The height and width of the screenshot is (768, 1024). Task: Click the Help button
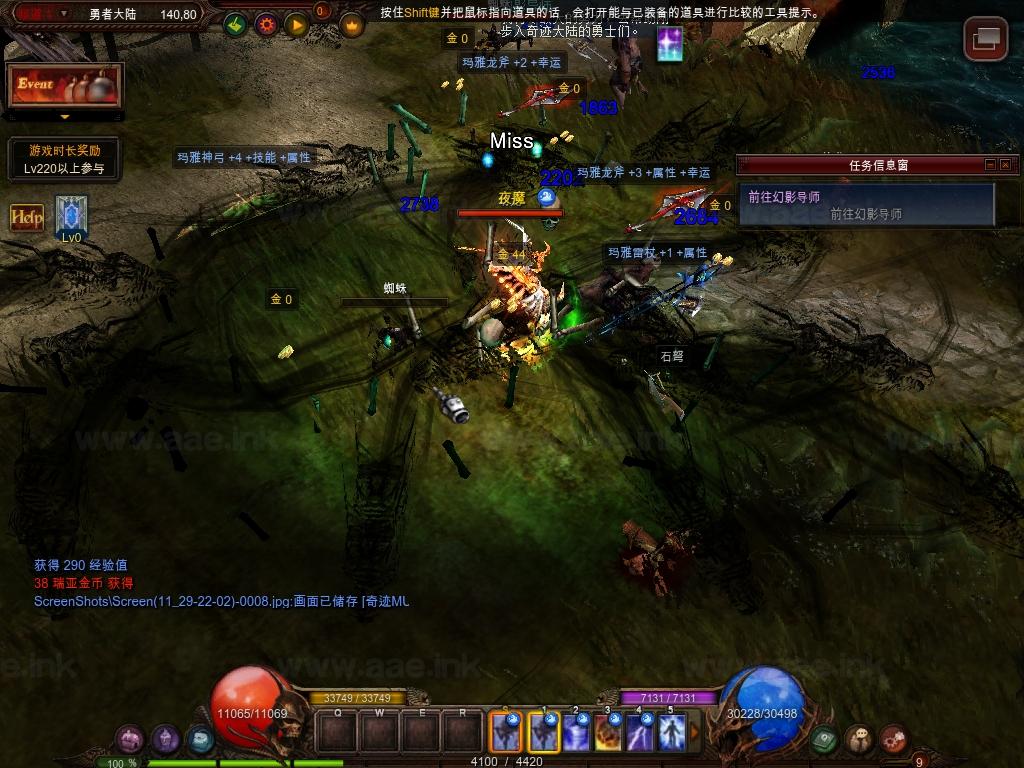27,217
